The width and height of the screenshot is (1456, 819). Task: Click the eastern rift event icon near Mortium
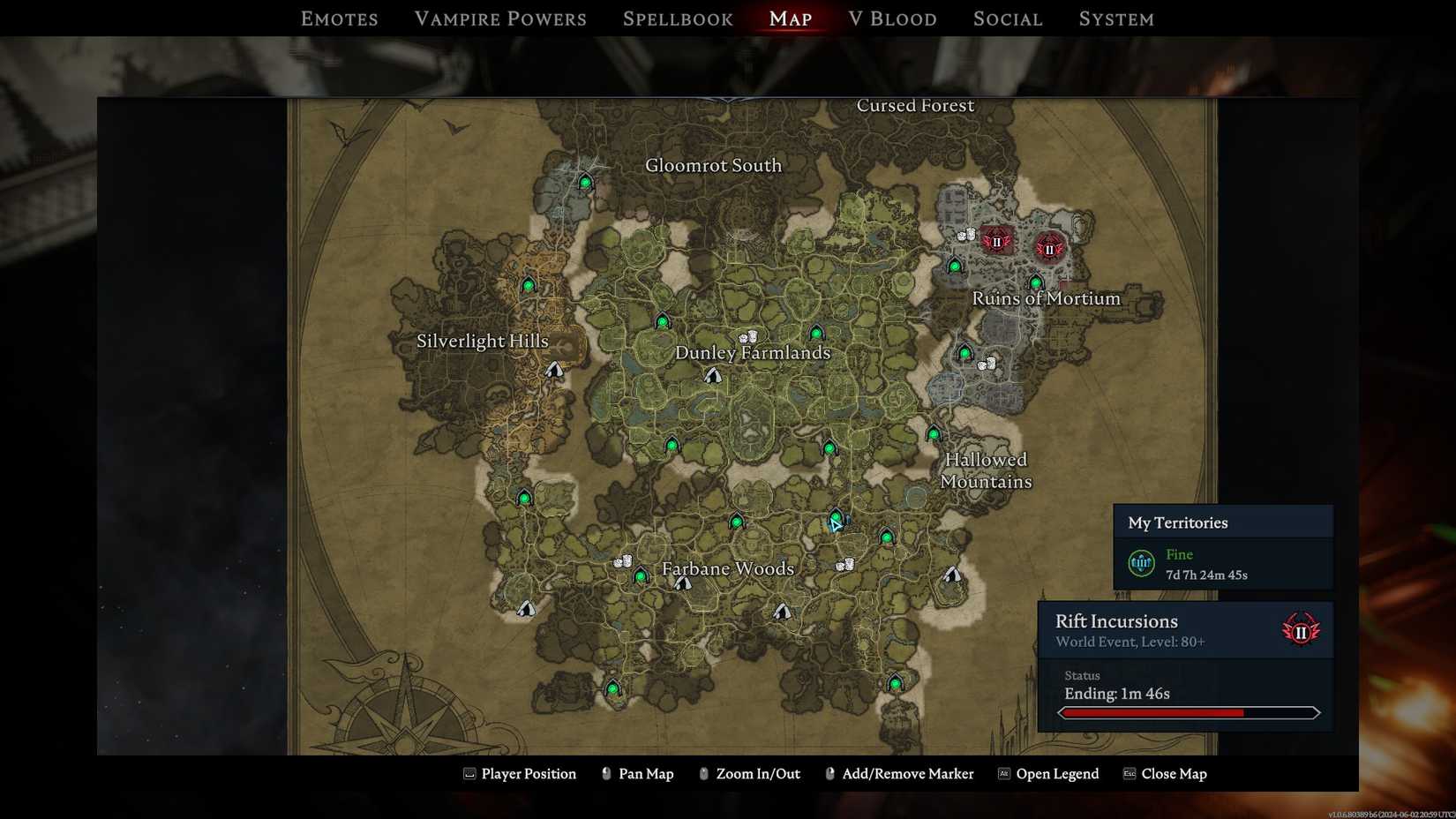point(1048,250)
